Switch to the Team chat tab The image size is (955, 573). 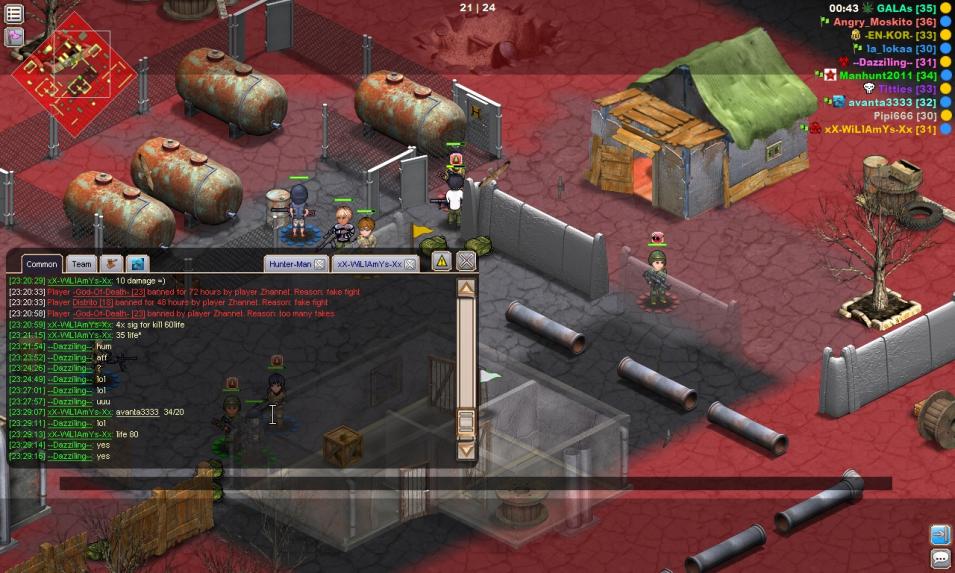pos(81,264)
